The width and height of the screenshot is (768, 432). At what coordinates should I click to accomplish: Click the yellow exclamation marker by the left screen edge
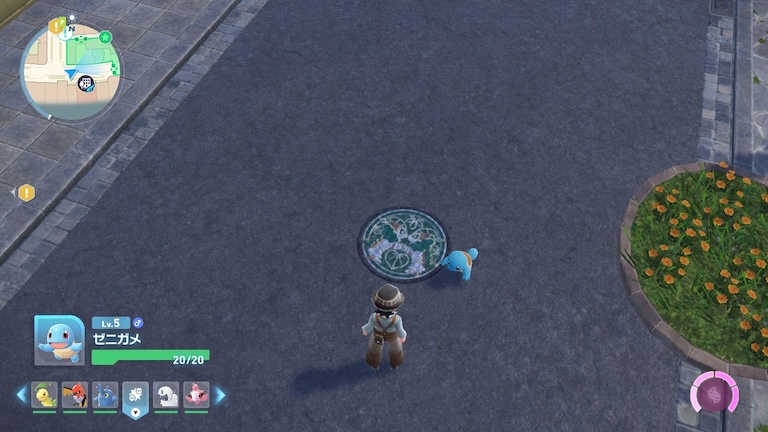click(26, 193)
